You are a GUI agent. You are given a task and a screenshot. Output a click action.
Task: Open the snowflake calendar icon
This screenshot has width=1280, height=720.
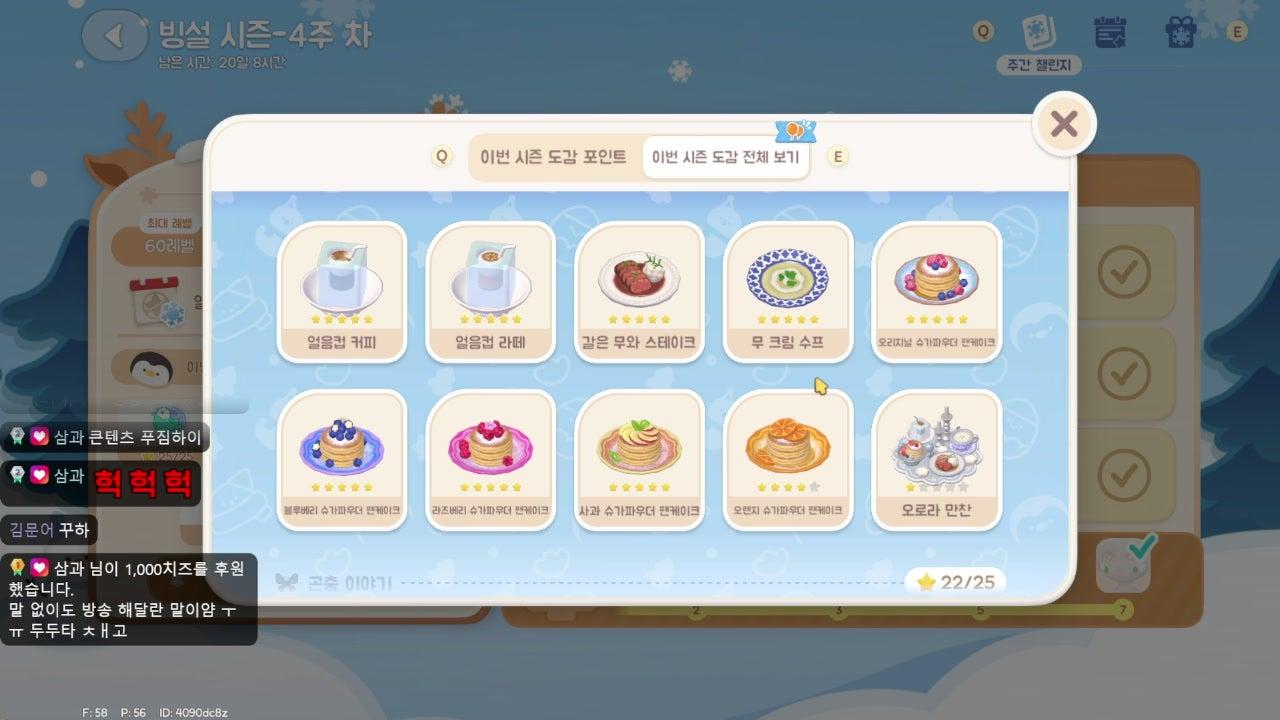click(x=1110, y=32)
